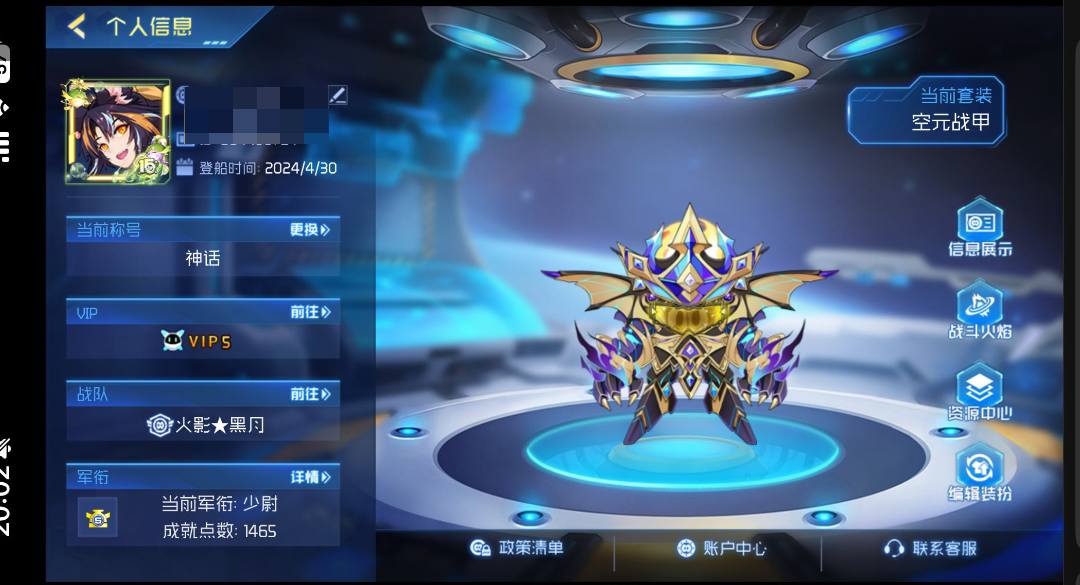
Task: Open 账户中心 account center
Action: pos(721,548)
